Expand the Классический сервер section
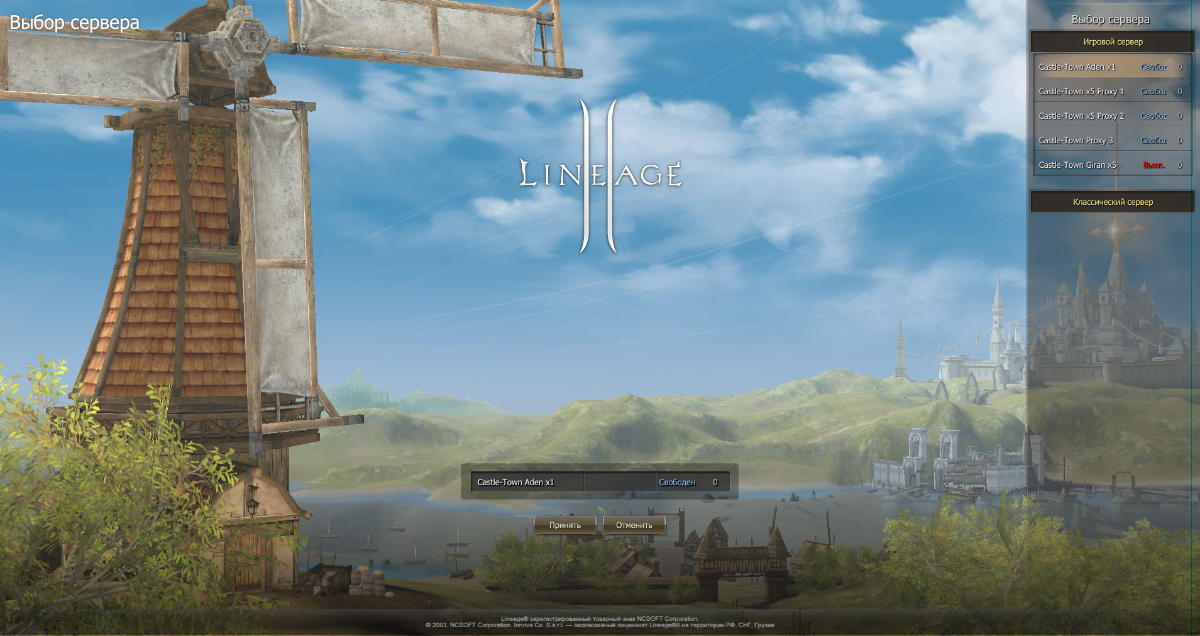 1112,202
